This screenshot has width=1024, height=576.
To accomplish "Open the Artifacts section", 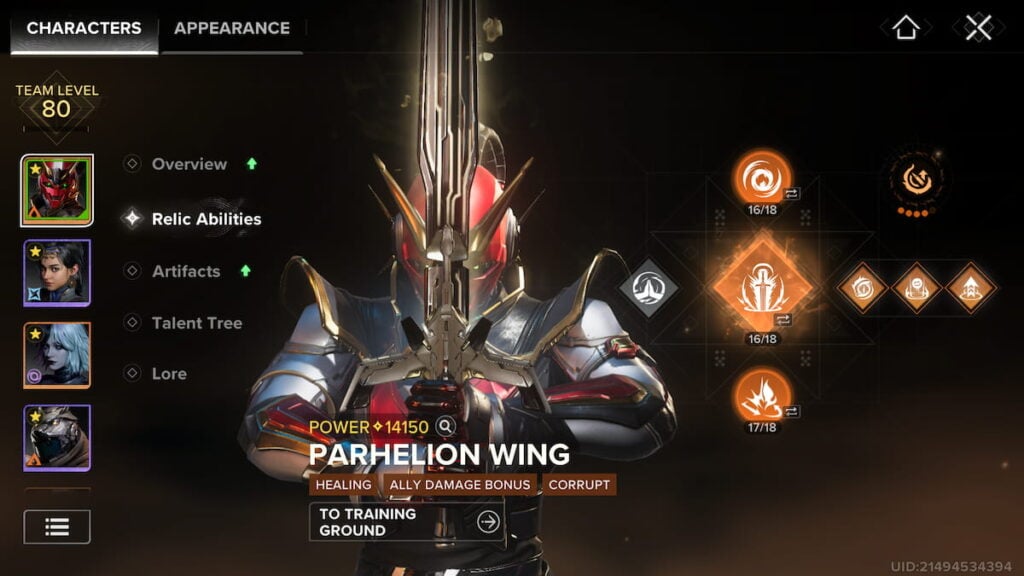I will pyautogui.click(x=186, y=271).
